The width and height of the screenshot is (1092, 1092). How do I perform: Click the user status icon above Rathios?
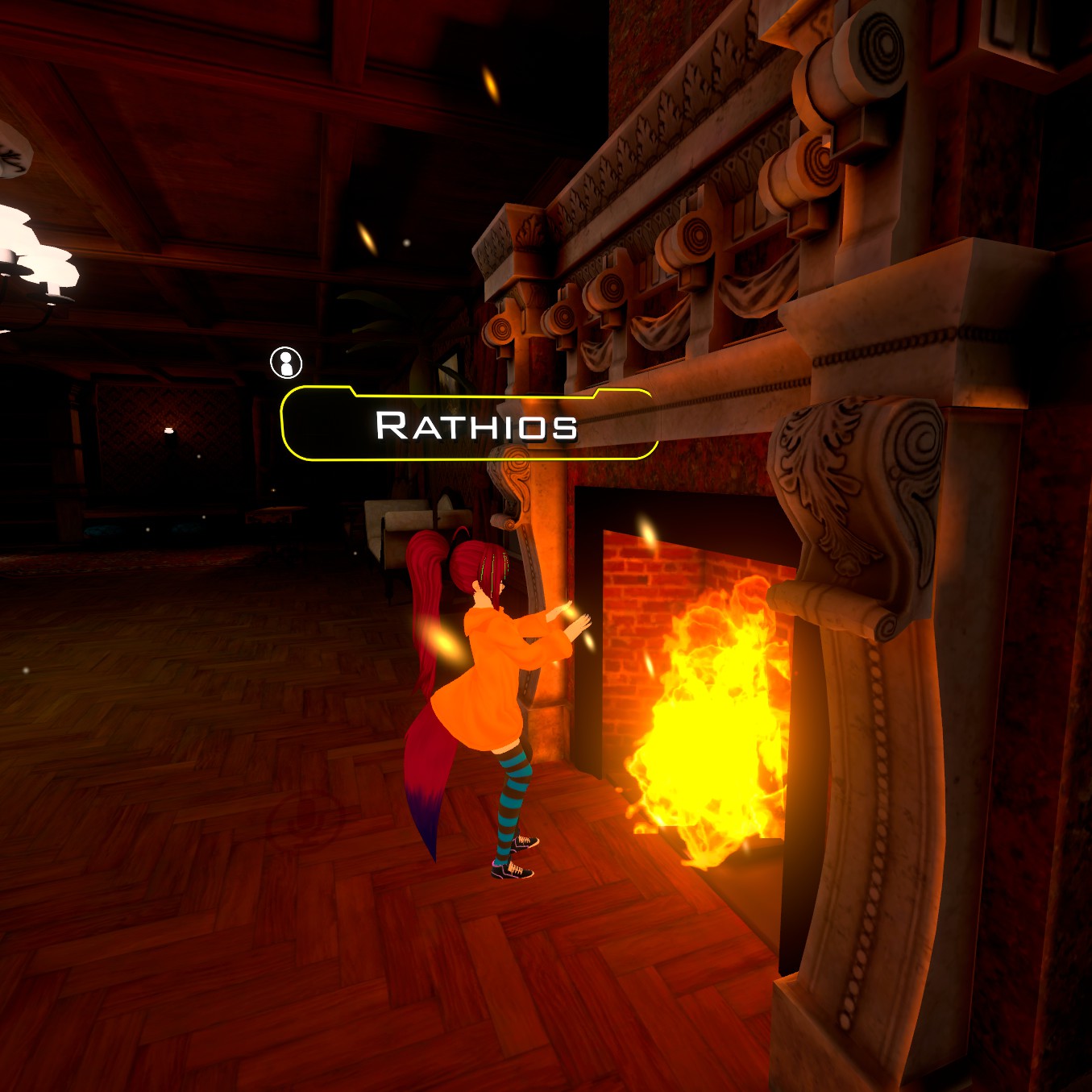[286, 363]
